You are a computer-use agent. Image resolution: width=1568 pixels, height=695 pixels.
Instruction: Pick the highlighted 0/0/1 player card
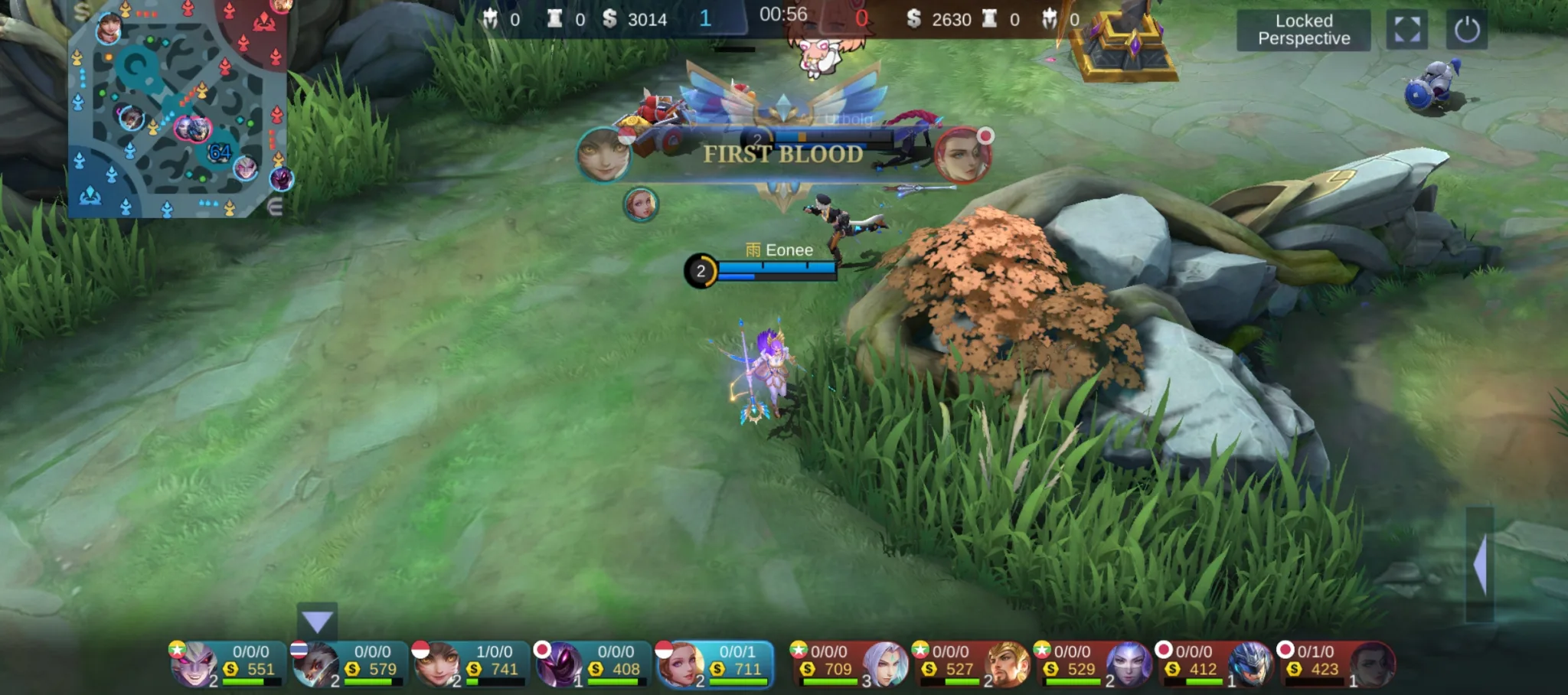[x=714, y=664]
